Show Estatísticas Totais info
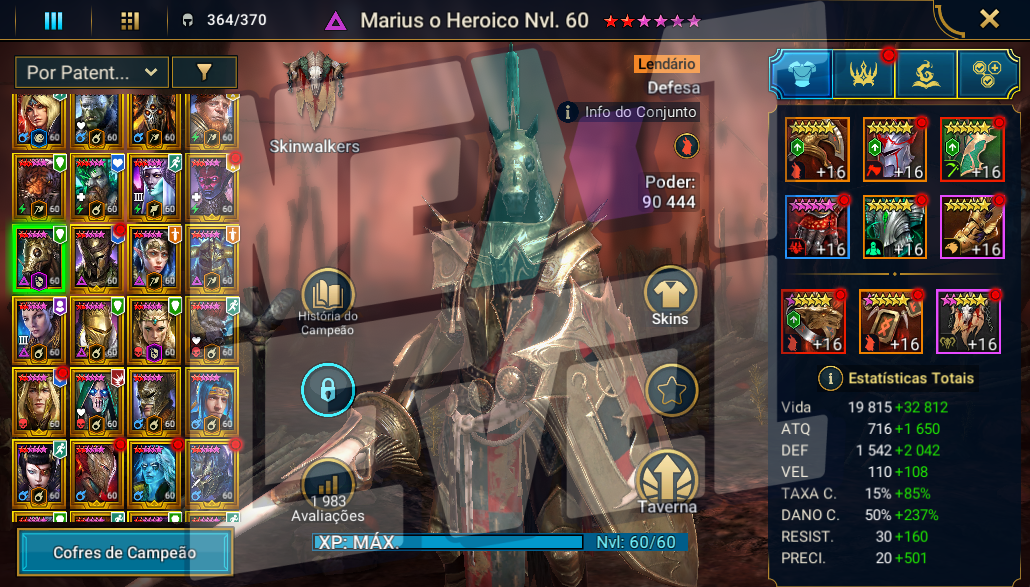The width and height of the screenshot is (1030, 587). tap(829, 378)
